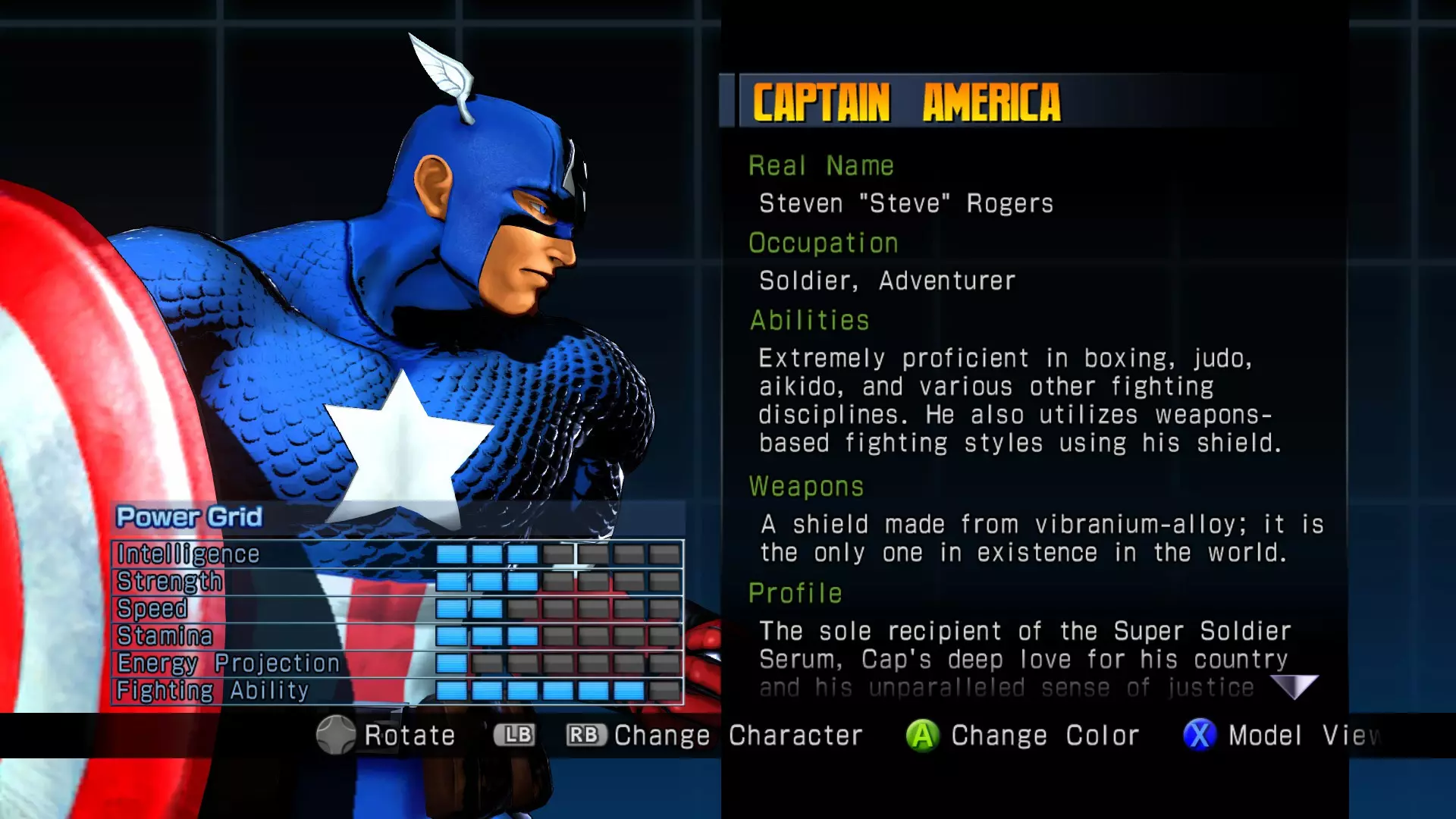Click the profile text scroll-down arrow
Screen dimensions: 1456x819
[1294, 686]
